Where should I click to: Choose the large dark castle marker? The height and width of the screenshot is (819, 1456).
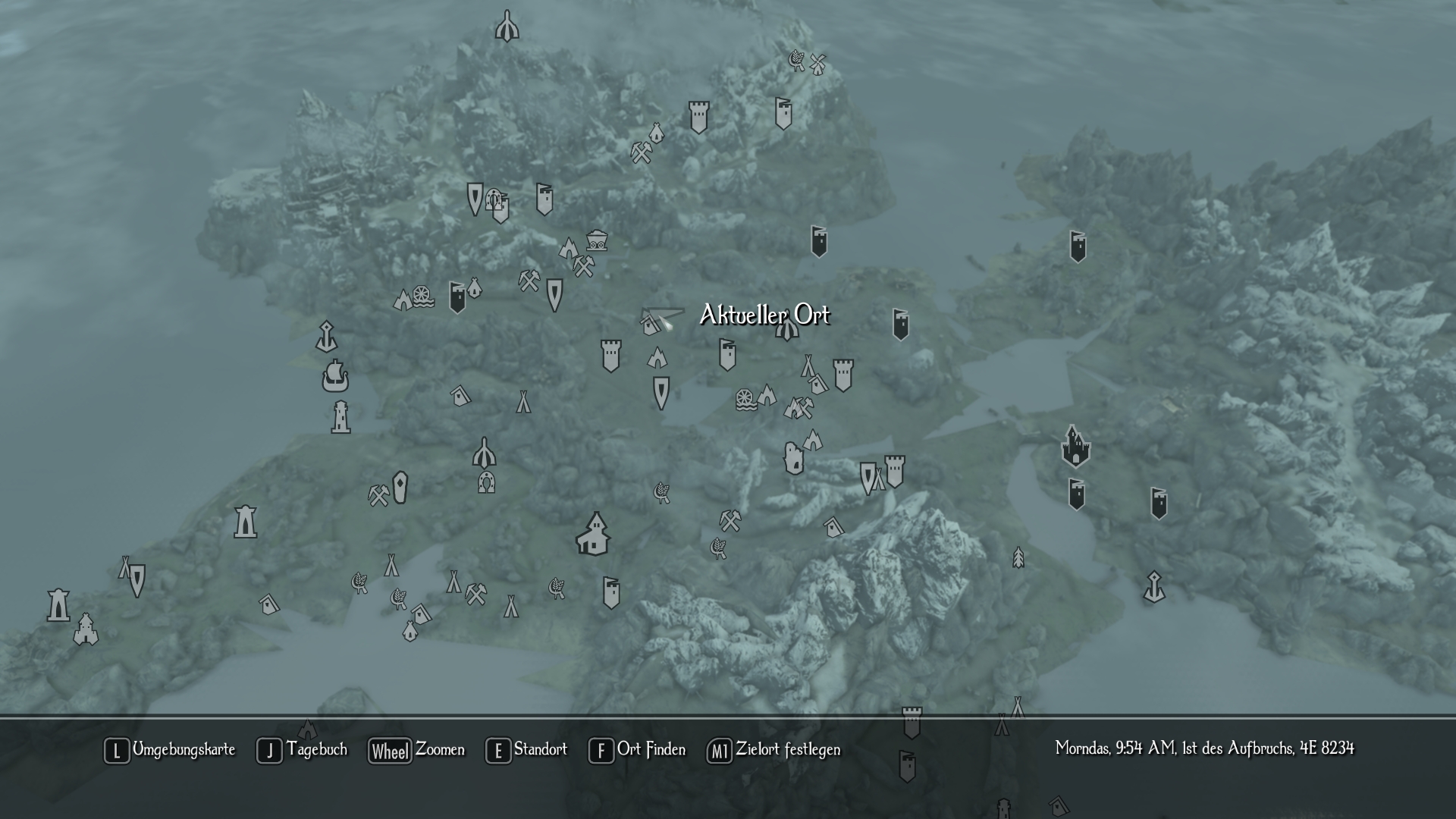coord(1075,447)
